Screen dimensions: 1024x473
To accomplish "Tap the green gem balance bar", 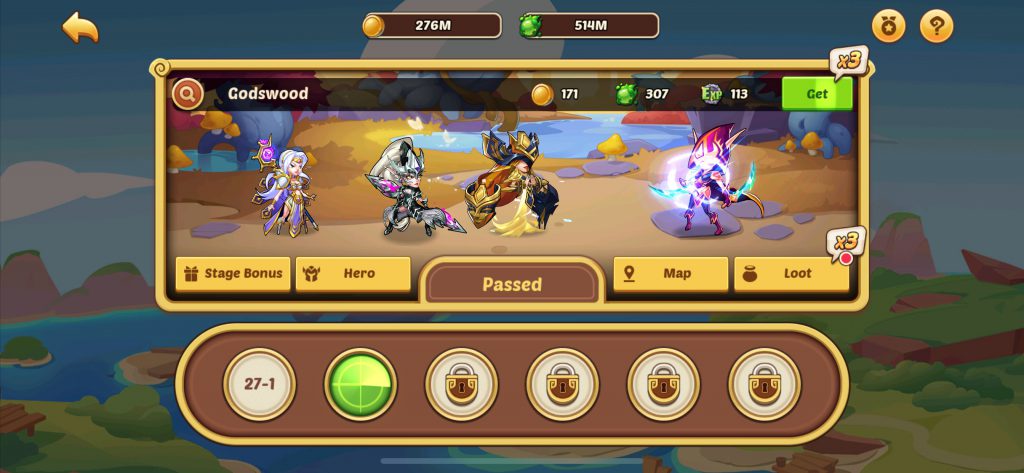I will (589, 26).
